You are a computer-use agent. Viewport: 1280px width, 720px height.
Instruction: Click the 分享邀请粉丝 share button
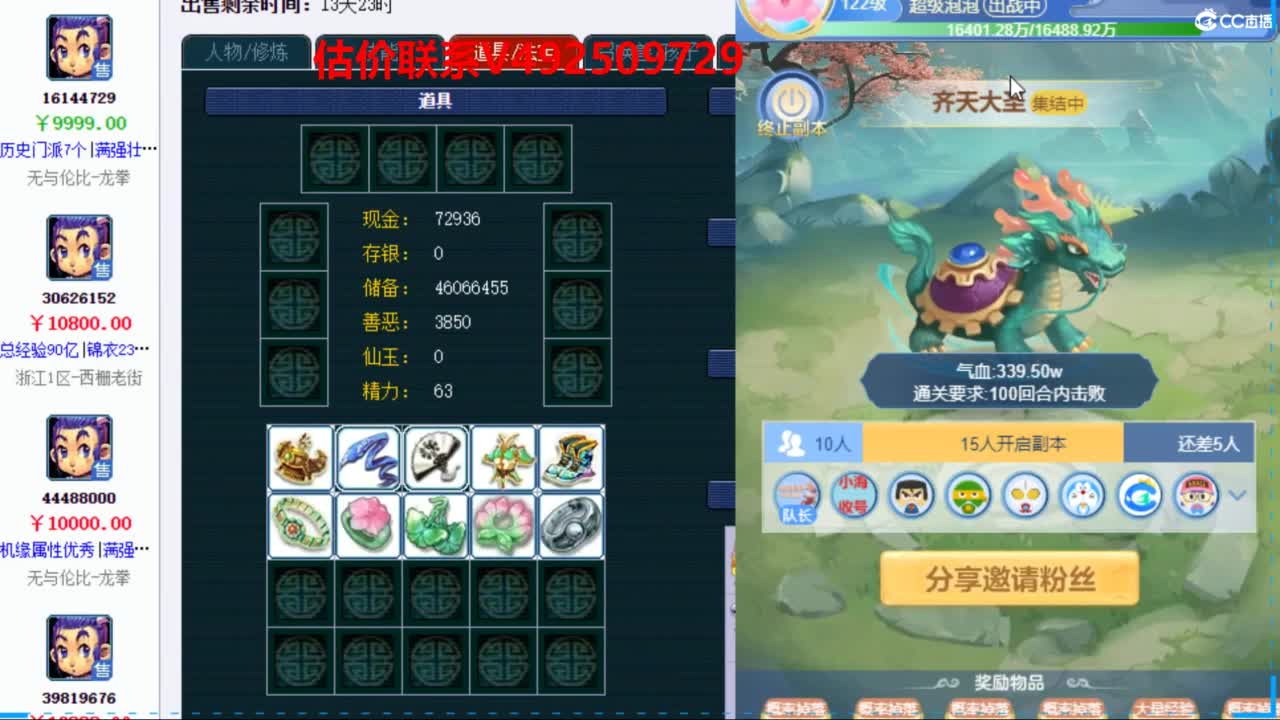click(x=1008, y=580)
